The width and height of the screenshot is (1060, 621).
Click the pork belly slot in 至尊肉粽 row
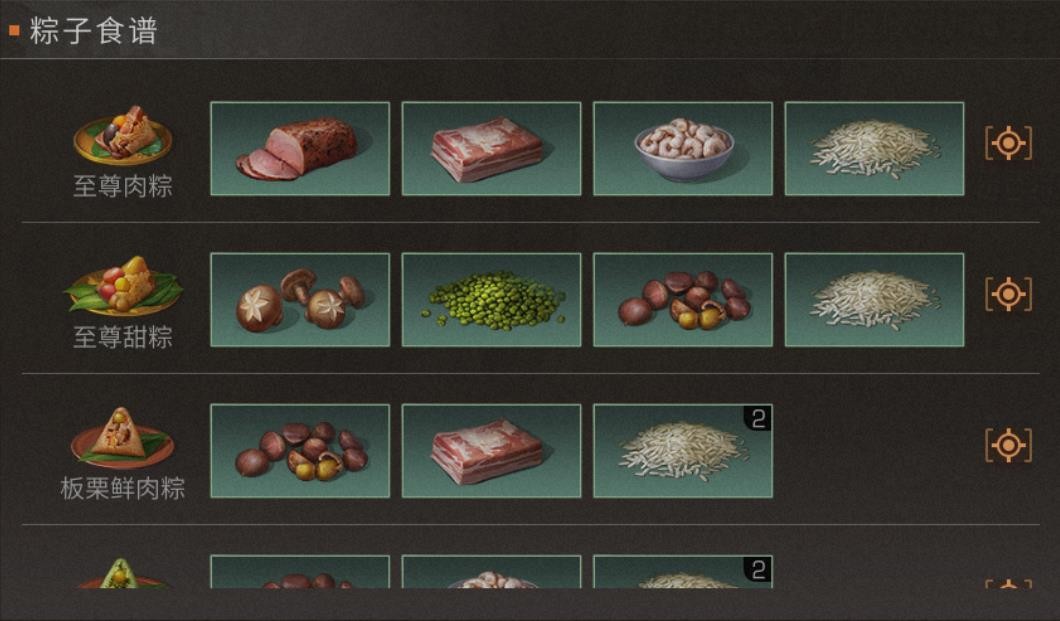point(491,149)
